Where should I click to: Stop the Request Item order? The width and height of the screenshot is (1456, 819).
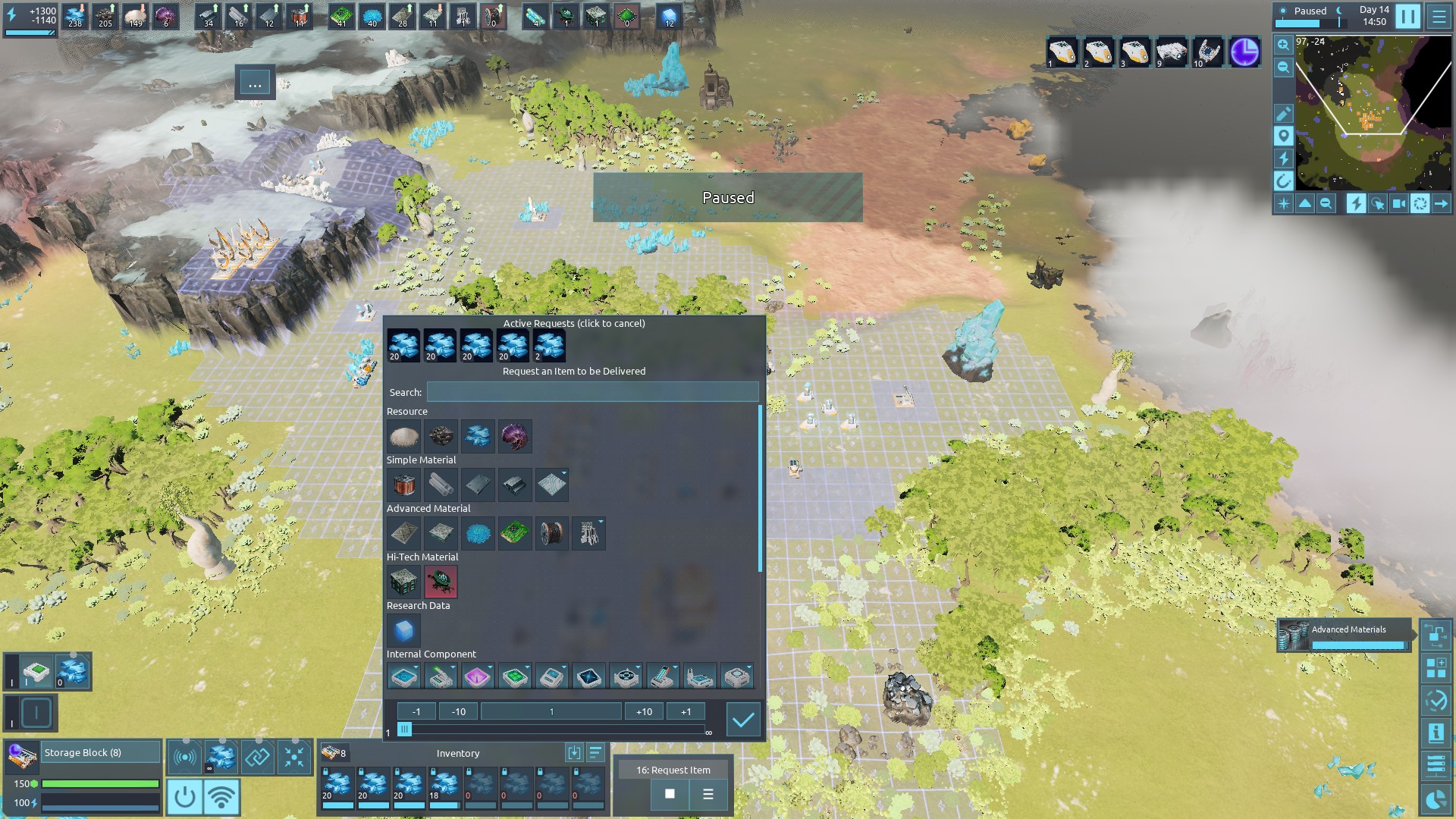[x=670, y=794]
